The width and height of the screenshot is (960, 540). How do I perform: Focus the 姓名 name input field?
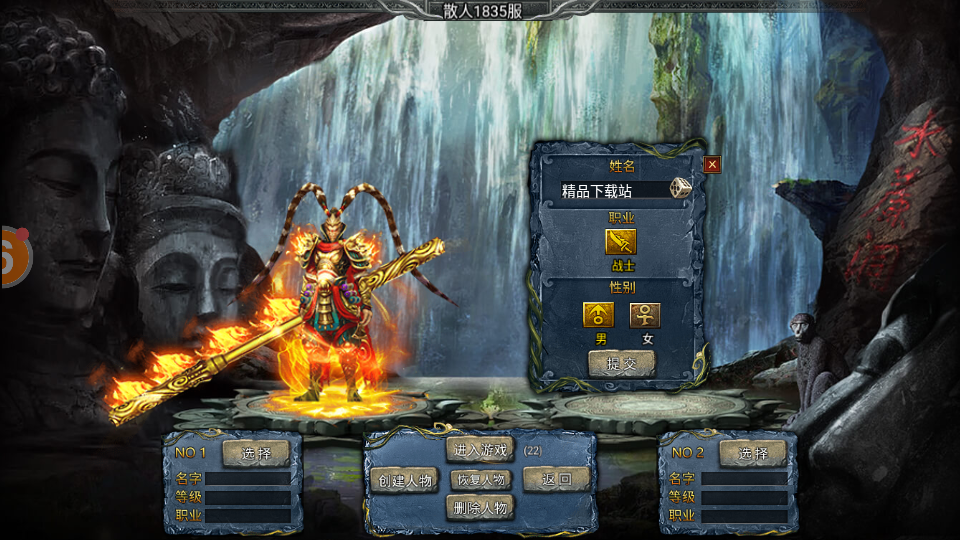(x=612, y=190)
